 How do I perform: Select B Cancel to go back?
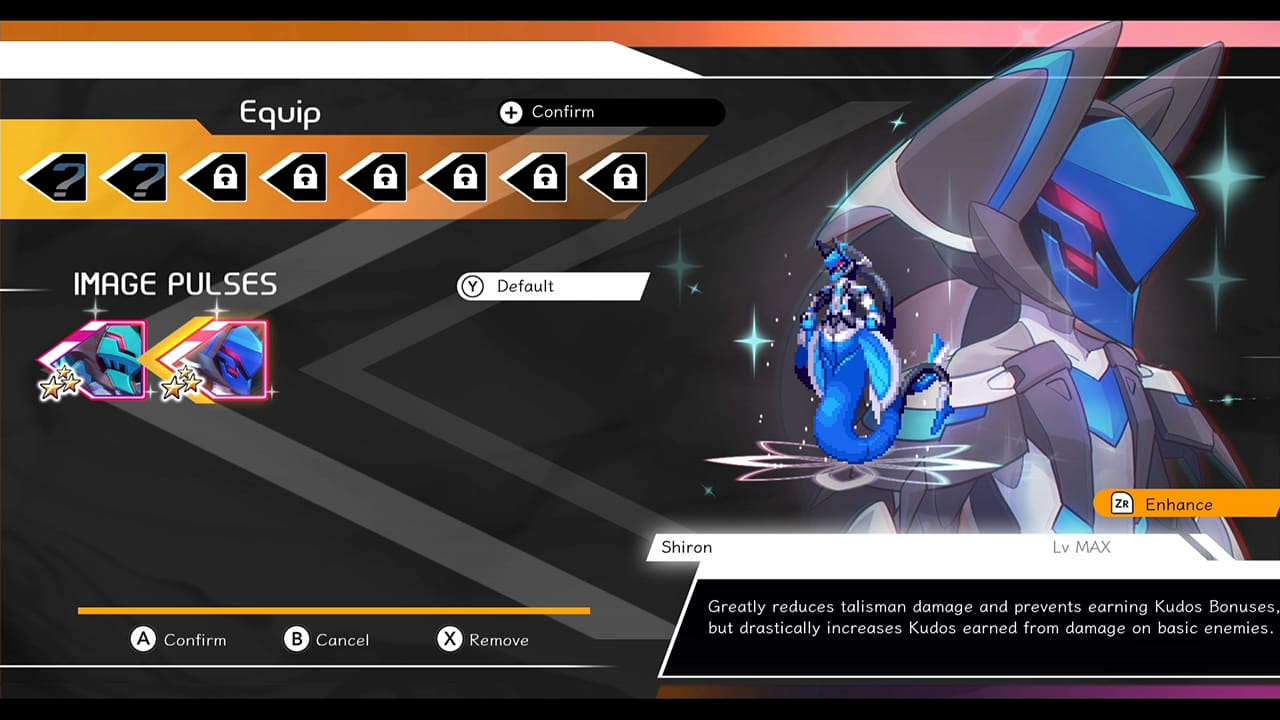pos(328,640)
